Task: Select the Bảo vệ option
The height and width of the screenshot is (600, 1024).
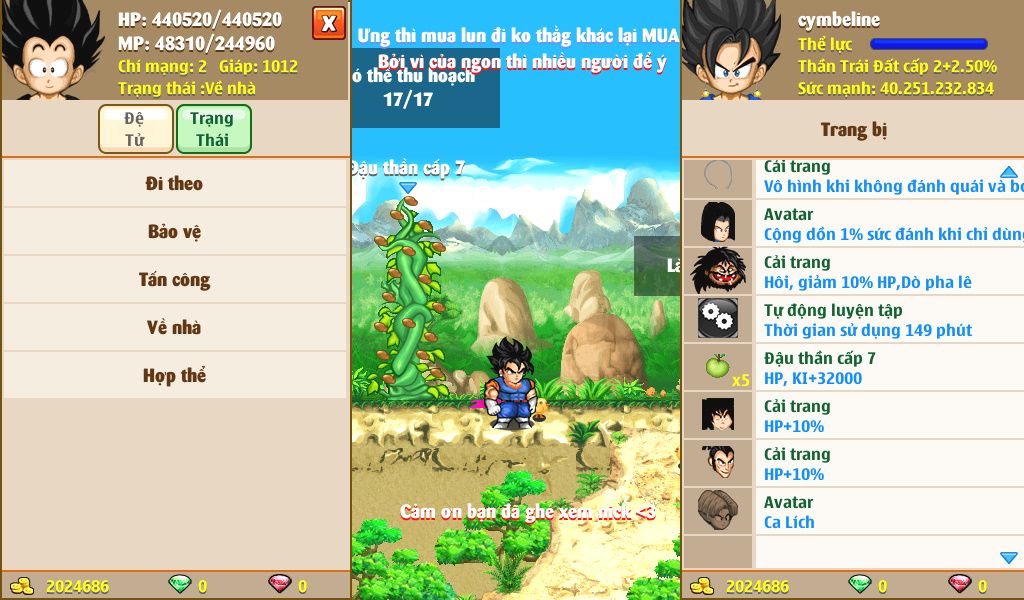Action: coord(175,232)
